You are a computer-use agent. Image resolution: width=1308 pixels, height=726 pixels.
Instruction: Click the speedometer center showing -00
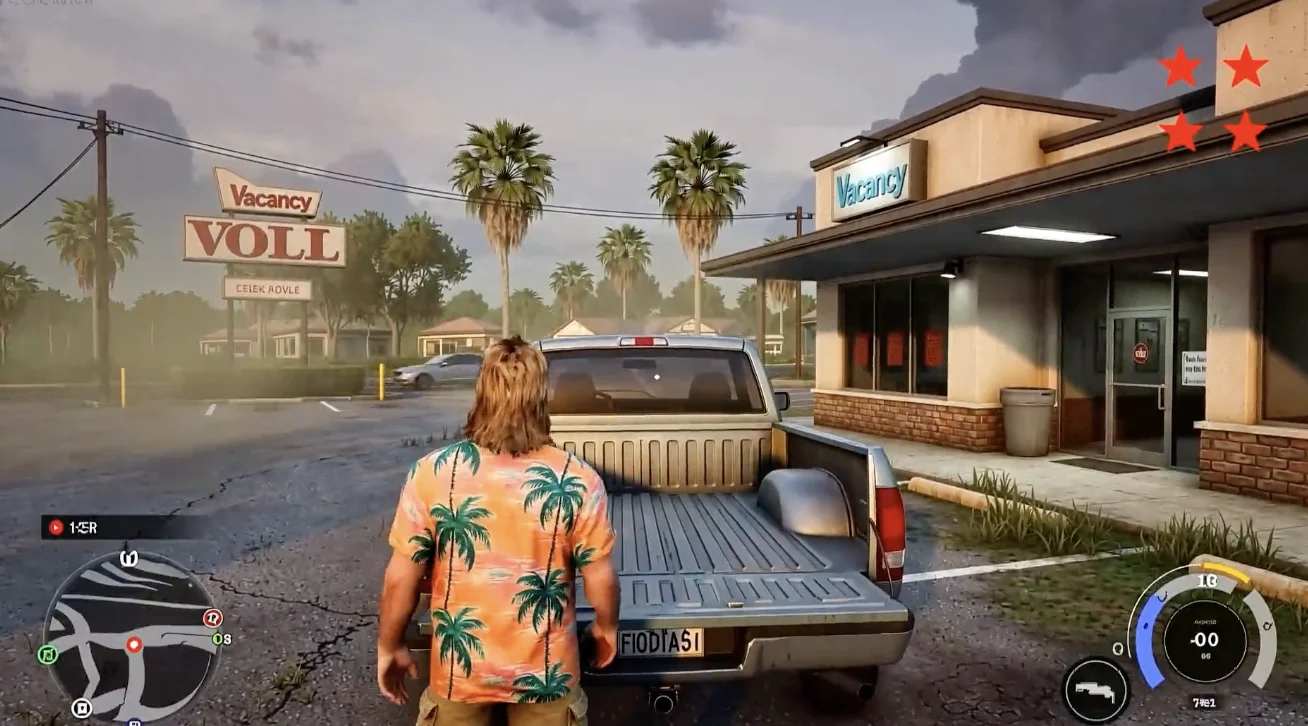pyautogui.click(x=1204, y=638)
